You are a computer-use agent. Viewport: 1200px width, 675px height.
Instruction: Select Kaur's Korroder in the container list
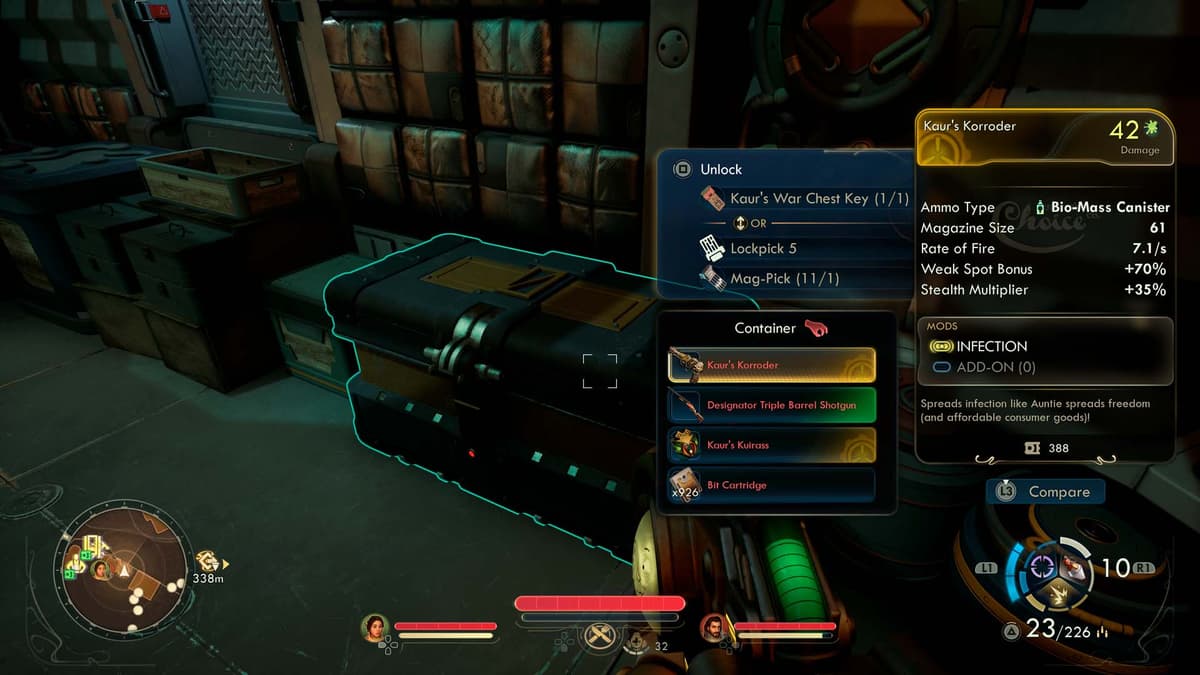click(x=771, y=365)
